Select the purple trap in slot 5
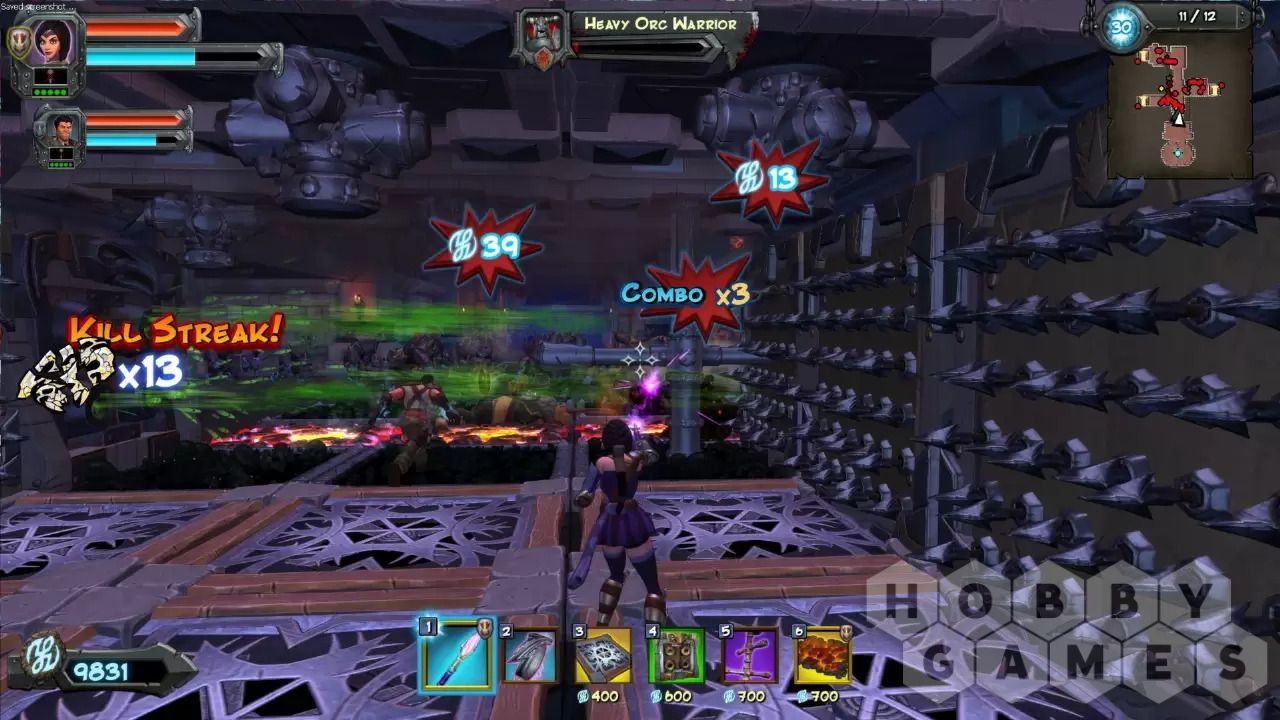 pos(749,656)
